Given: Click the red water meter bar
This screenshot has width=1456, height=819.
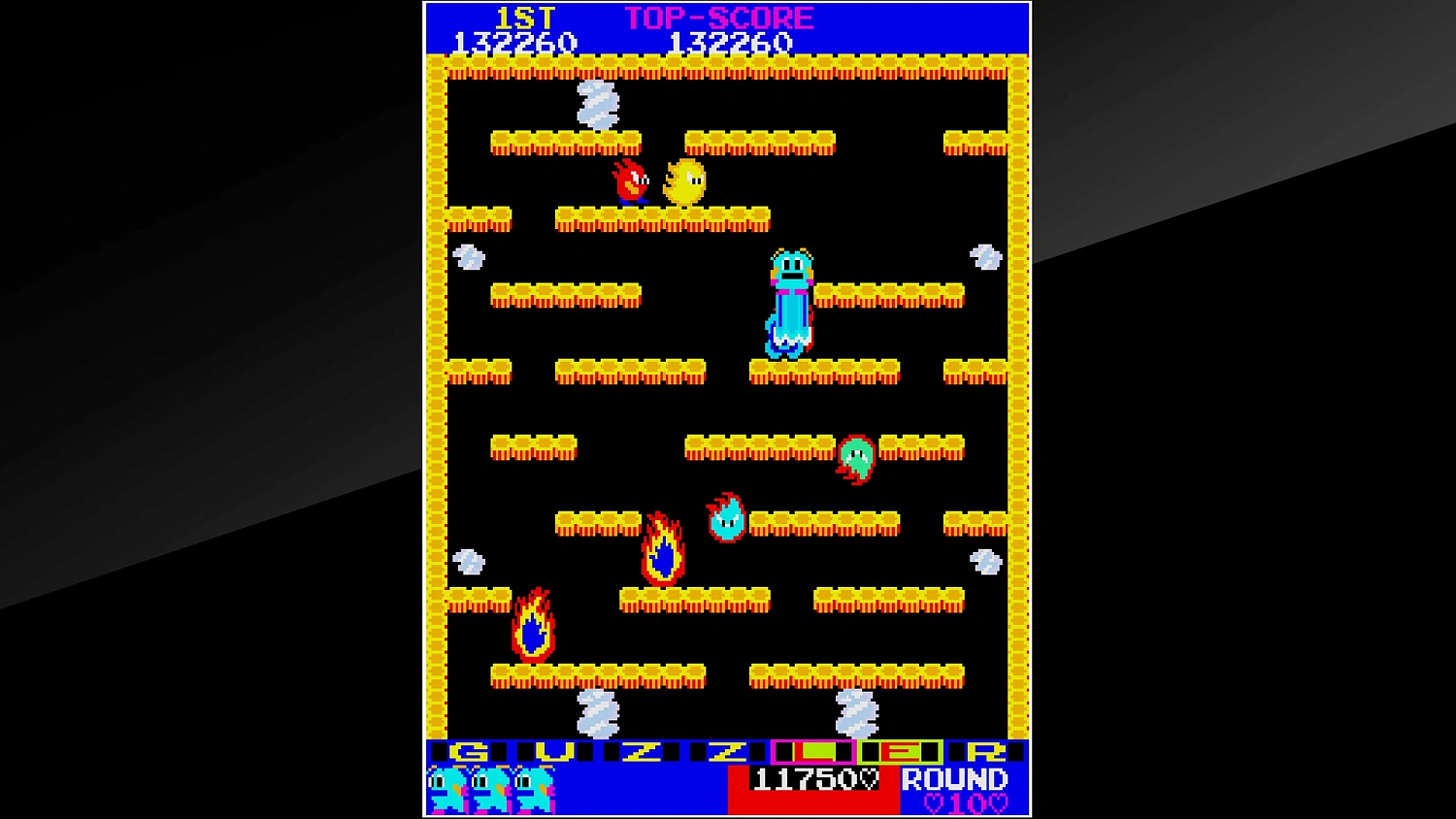Looking at the screenshot, I should tap(813, 803).
